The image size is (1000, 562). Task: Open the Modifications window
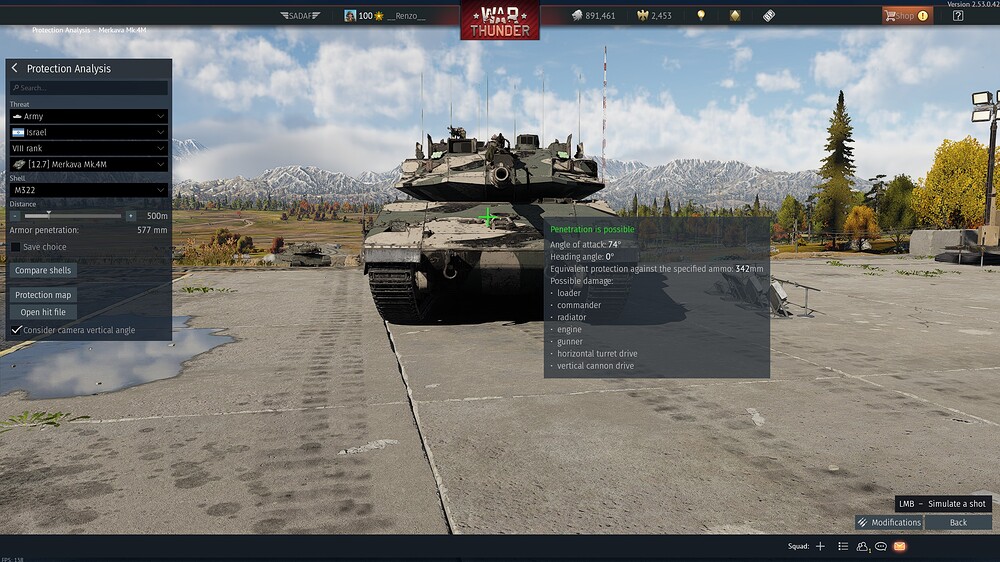(x=889, y=522)
